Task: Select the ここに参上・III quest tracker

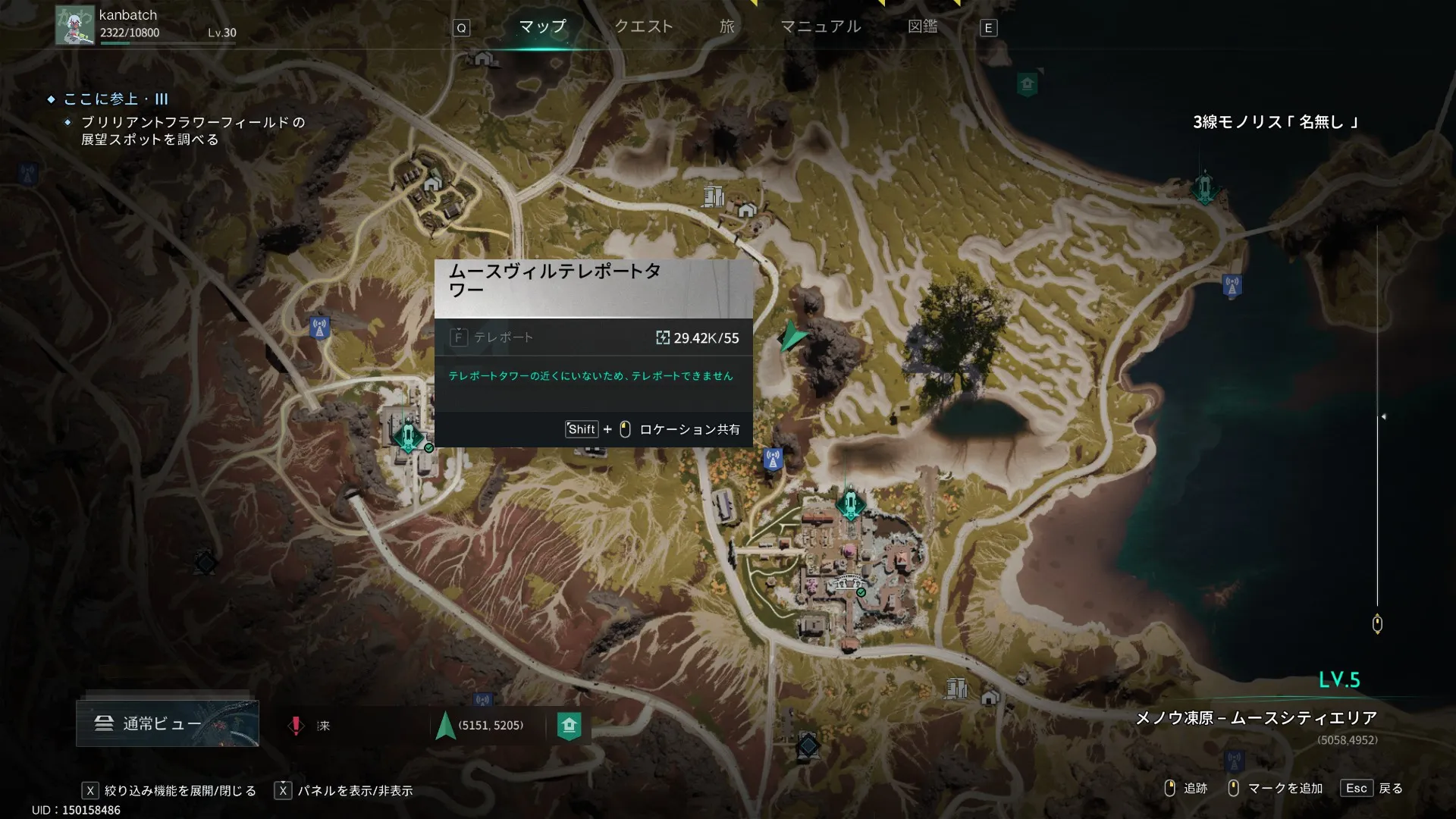Action: [x=115, y=99]
